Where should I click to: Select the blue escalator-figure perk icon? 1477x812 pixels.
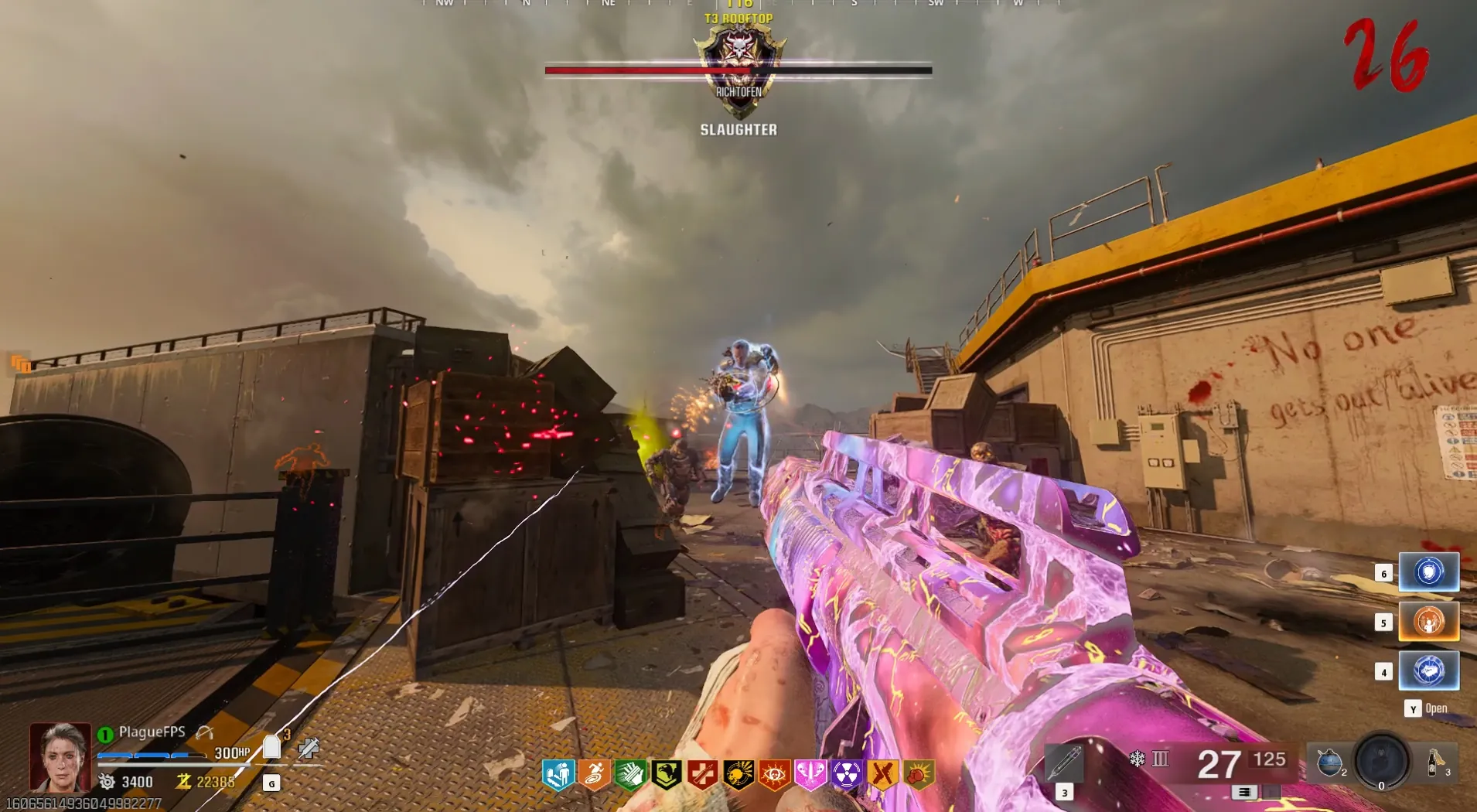pyautogui.click(x=558, y=774)
